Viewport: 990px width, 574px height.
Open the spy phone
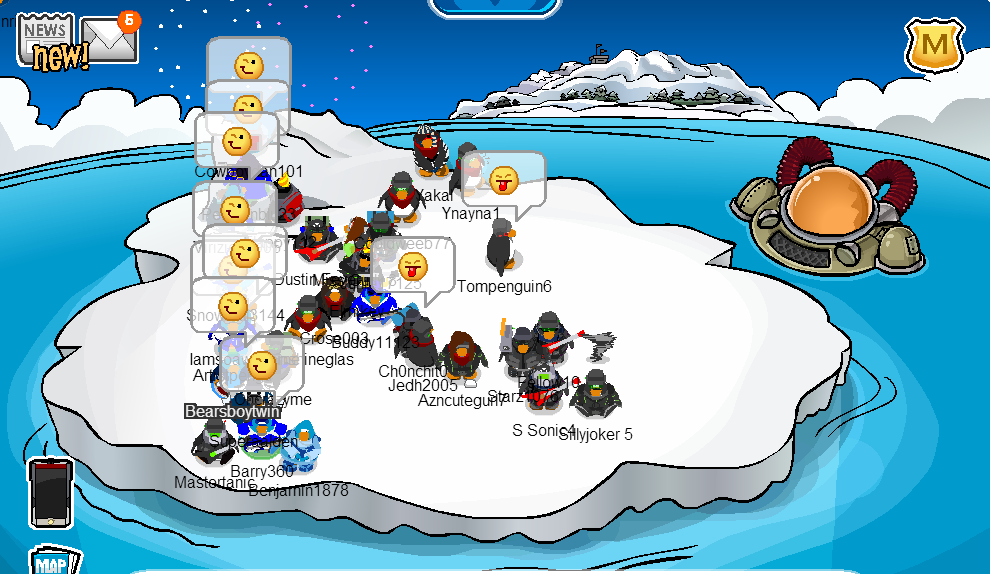tap(51, 492)
